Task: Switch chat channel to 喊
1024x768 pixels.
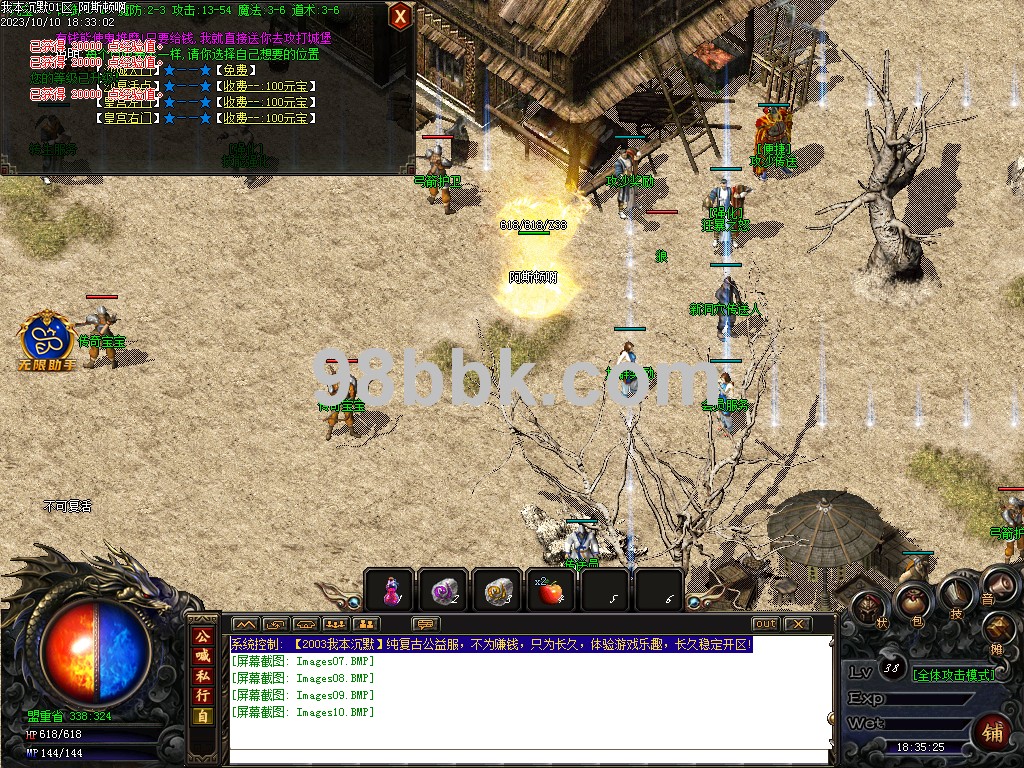Action: (203, 656)
